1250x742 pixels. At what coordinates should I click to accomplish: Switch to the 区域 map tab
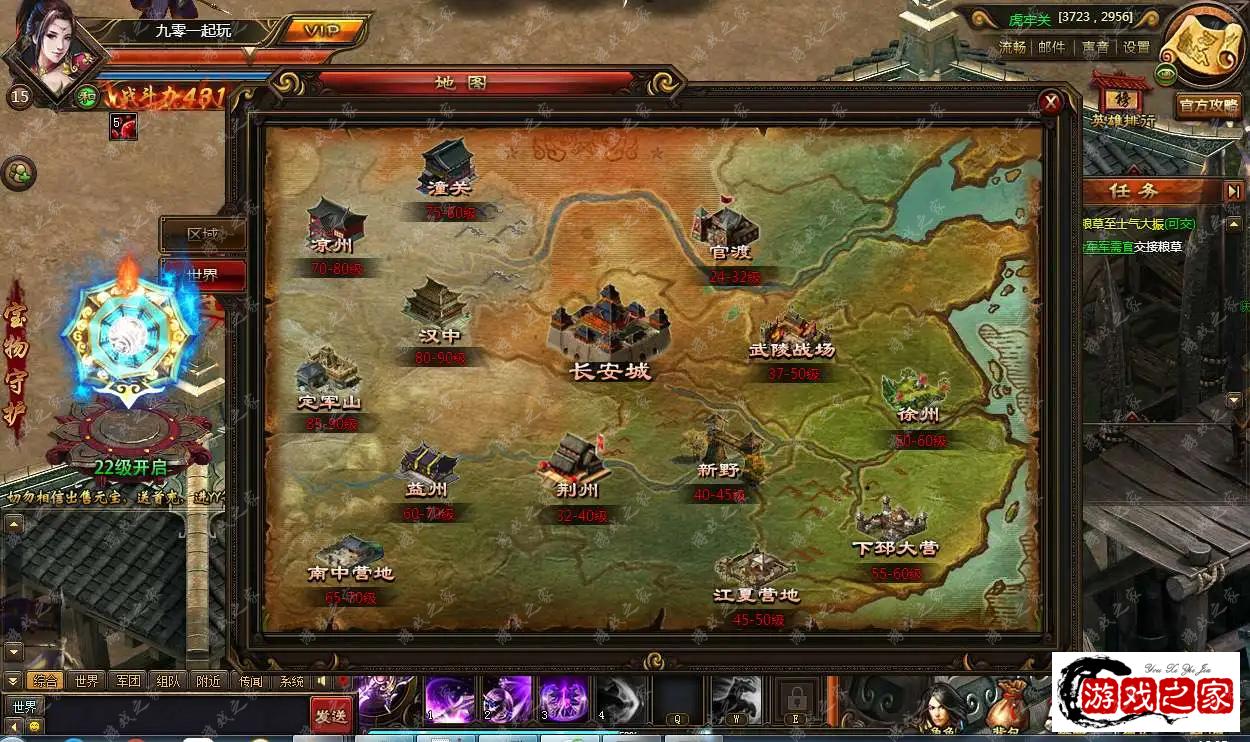tap(203, 234)
